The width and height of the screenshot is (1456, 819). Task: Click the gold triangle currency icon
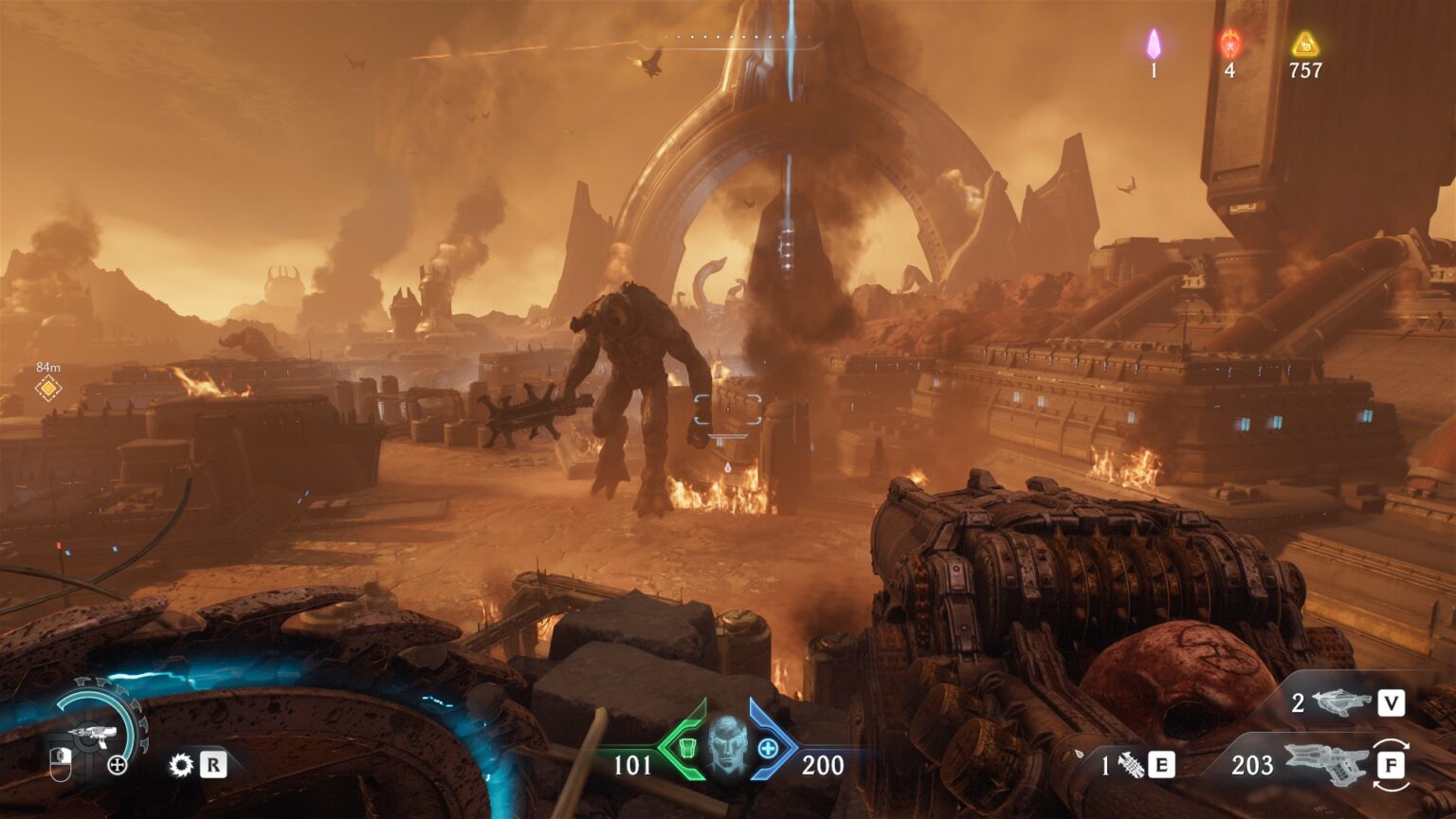click(x=1305, y=44)
